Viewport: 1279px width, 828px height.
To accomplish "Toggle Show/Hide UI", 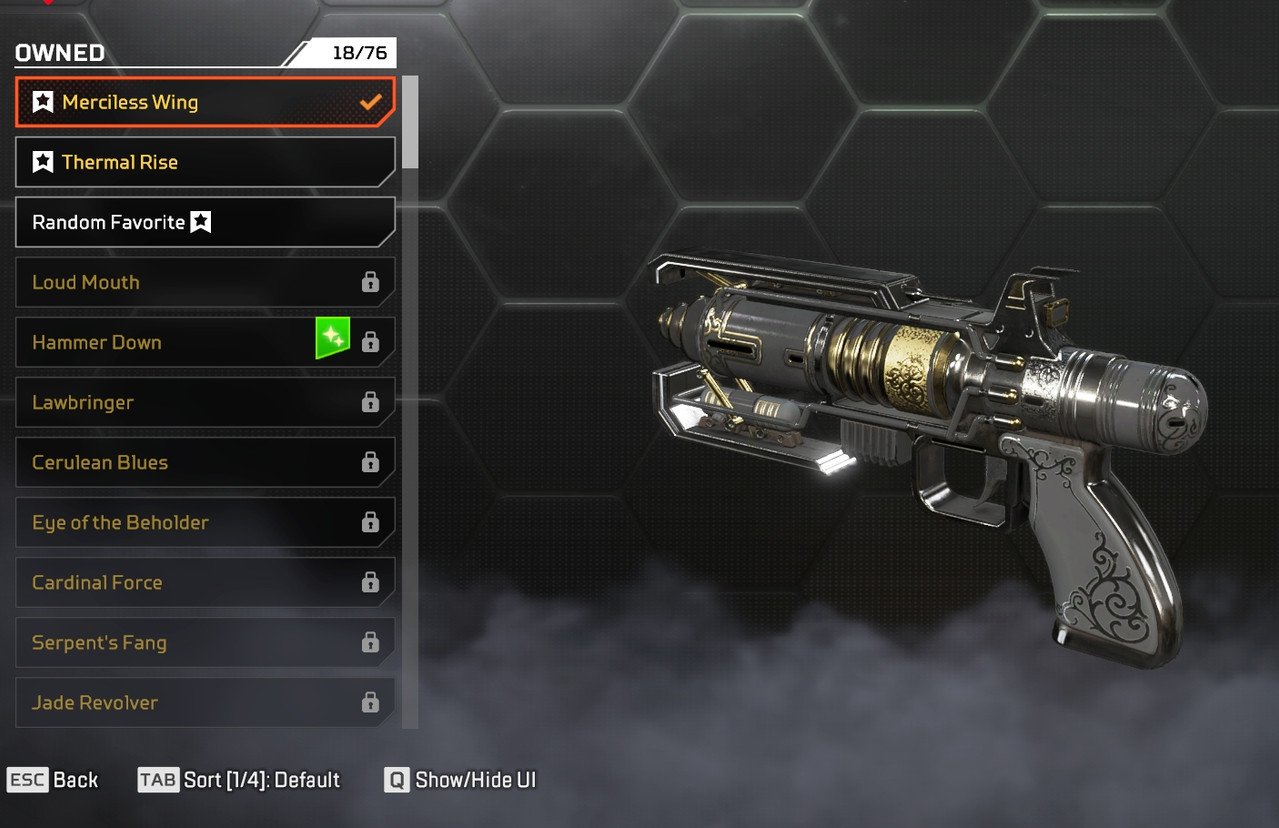I will pyautogui.click(x=461, y=780).
